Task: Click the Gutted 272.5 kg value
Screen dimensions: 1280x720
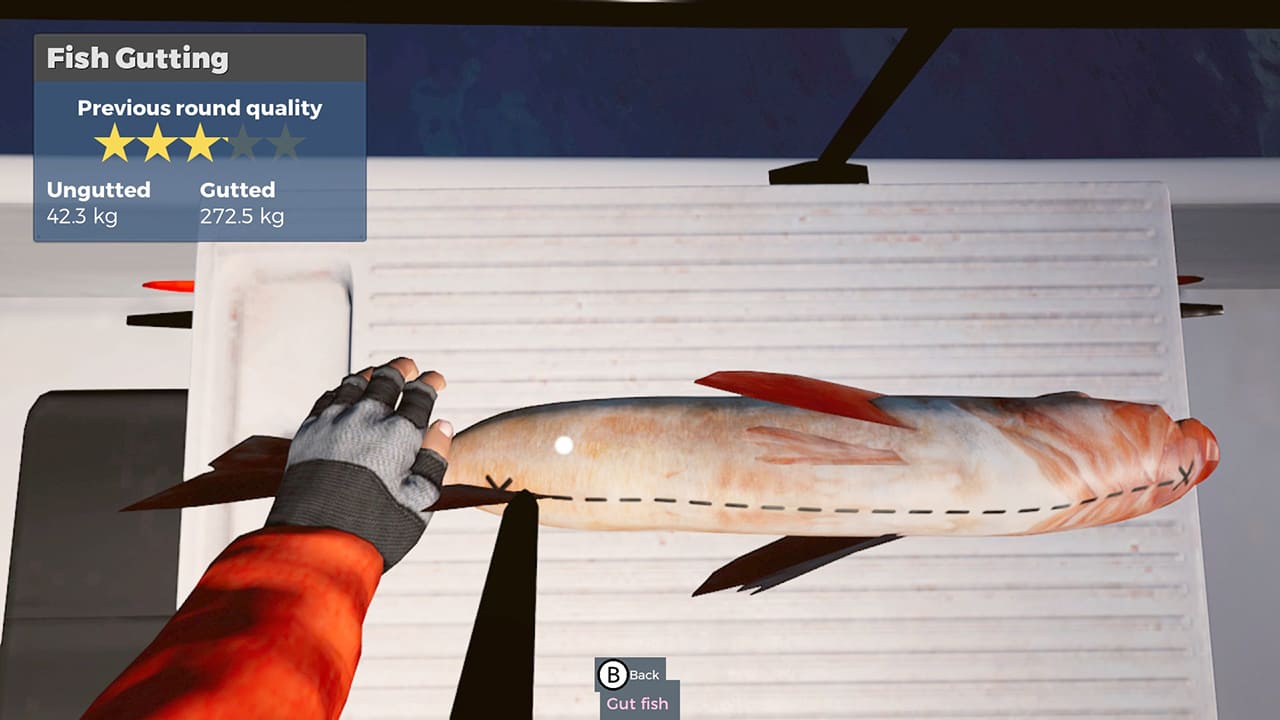Action: pyautogui.click(x=240, y=214)
